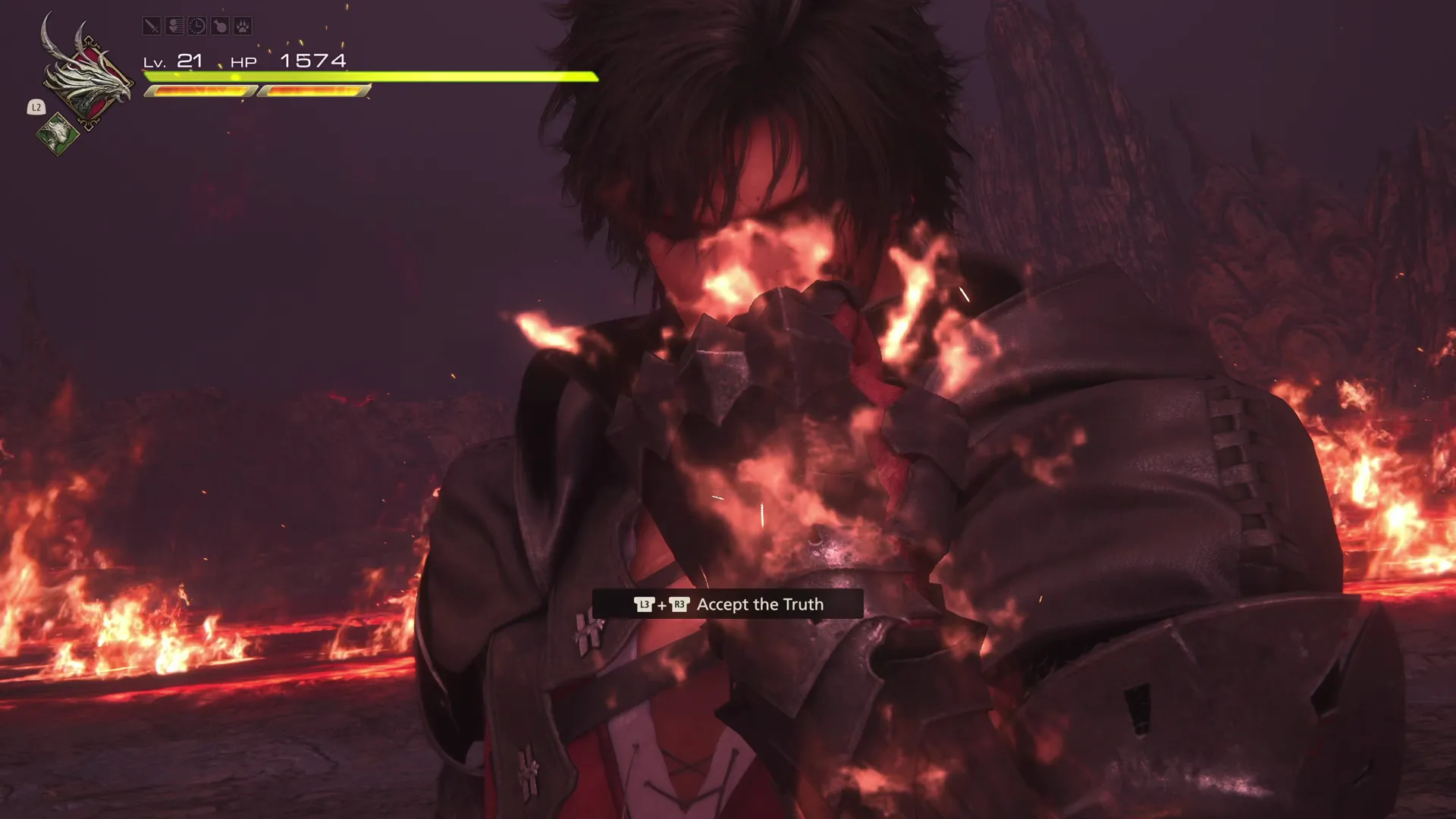Viewport: 1456px width, 819px height.
Task: Click the black Accept the Truth banner
Action: (730, 604)
